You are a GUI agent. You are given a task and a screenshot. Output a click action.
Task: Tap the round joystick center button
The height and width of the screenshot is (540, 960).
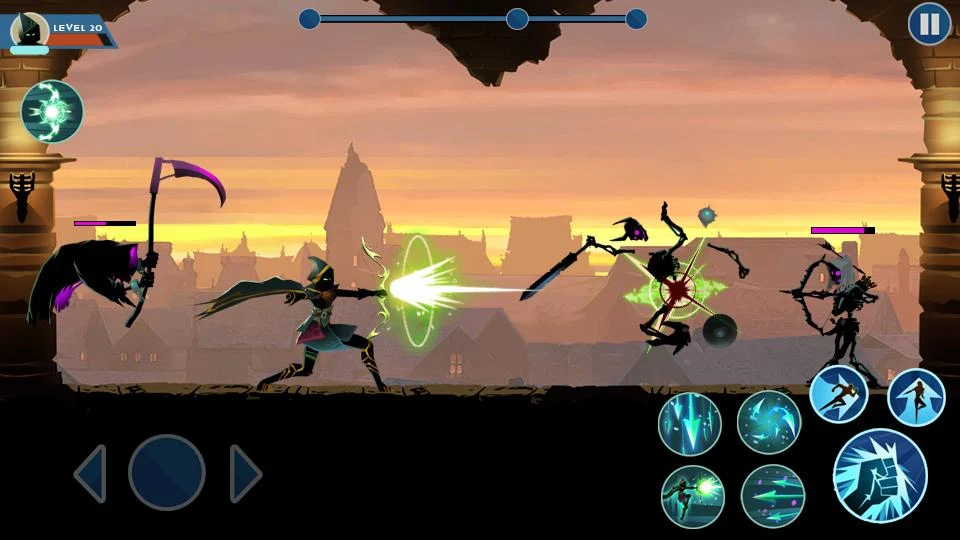pyautogui.click(x=167, y=473)
